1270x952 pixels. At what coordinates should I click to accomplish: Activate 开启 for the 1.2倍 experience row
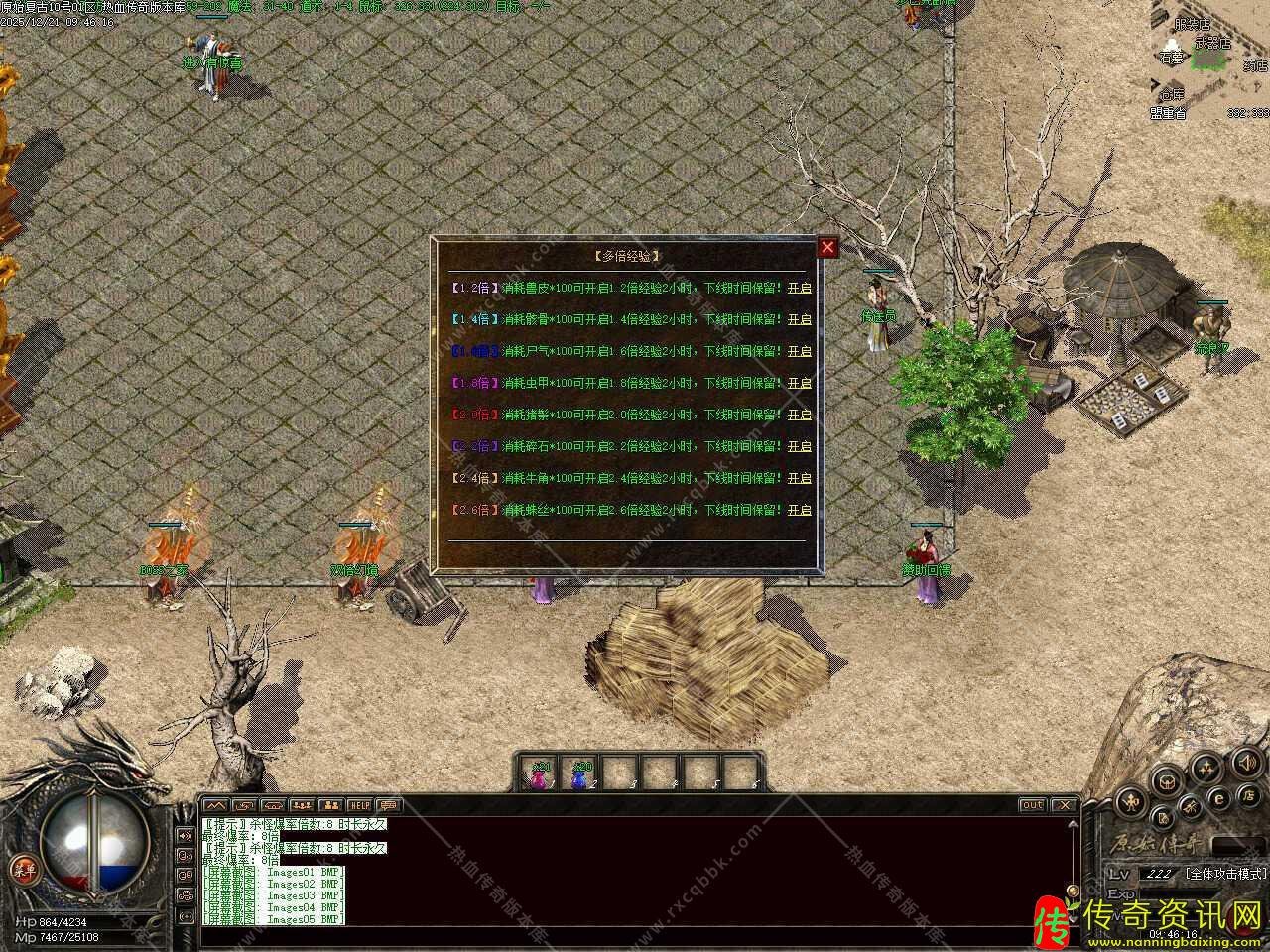pos(799,288)
